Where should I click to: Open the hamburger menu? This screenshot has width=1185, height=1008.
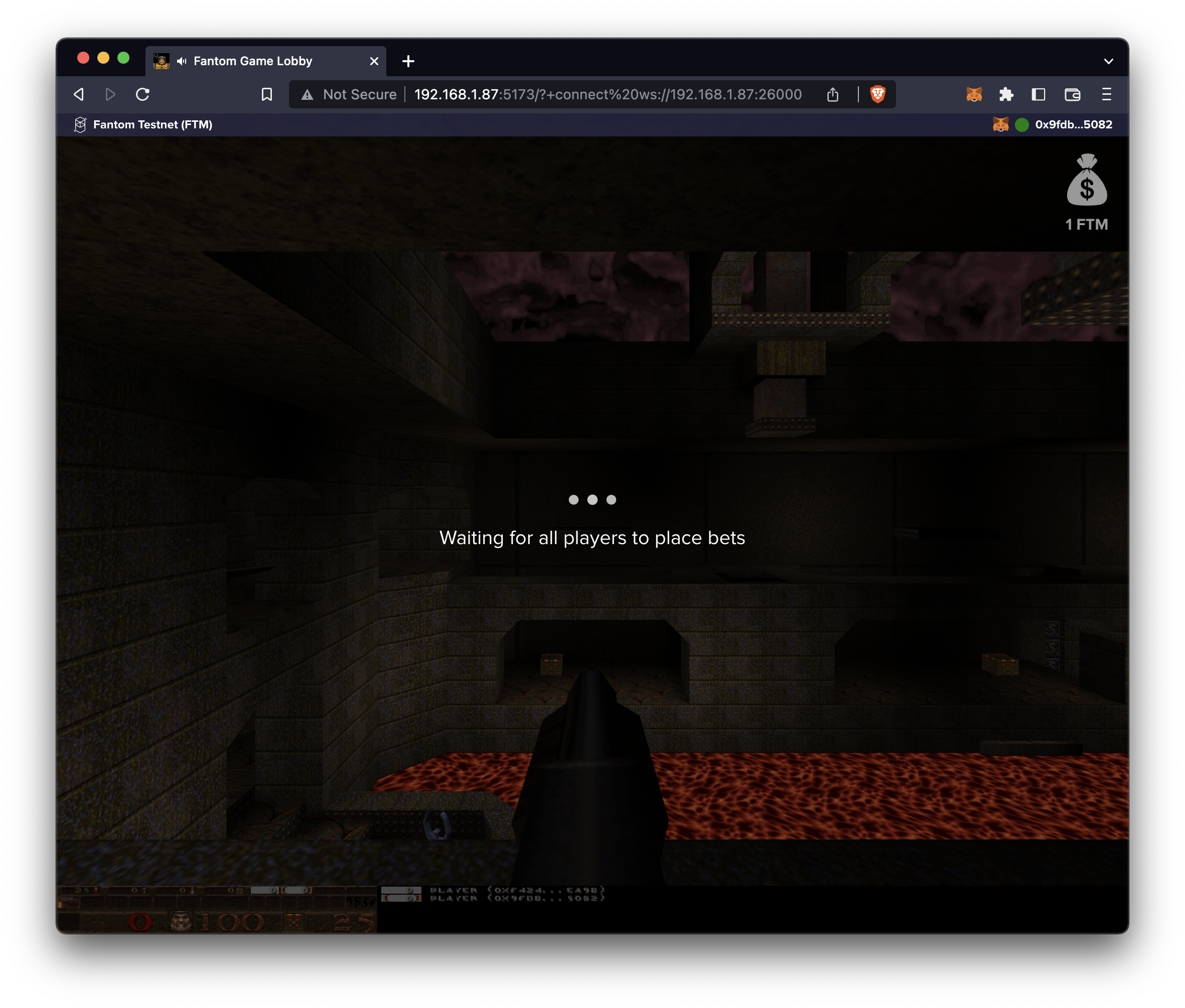1106,94
